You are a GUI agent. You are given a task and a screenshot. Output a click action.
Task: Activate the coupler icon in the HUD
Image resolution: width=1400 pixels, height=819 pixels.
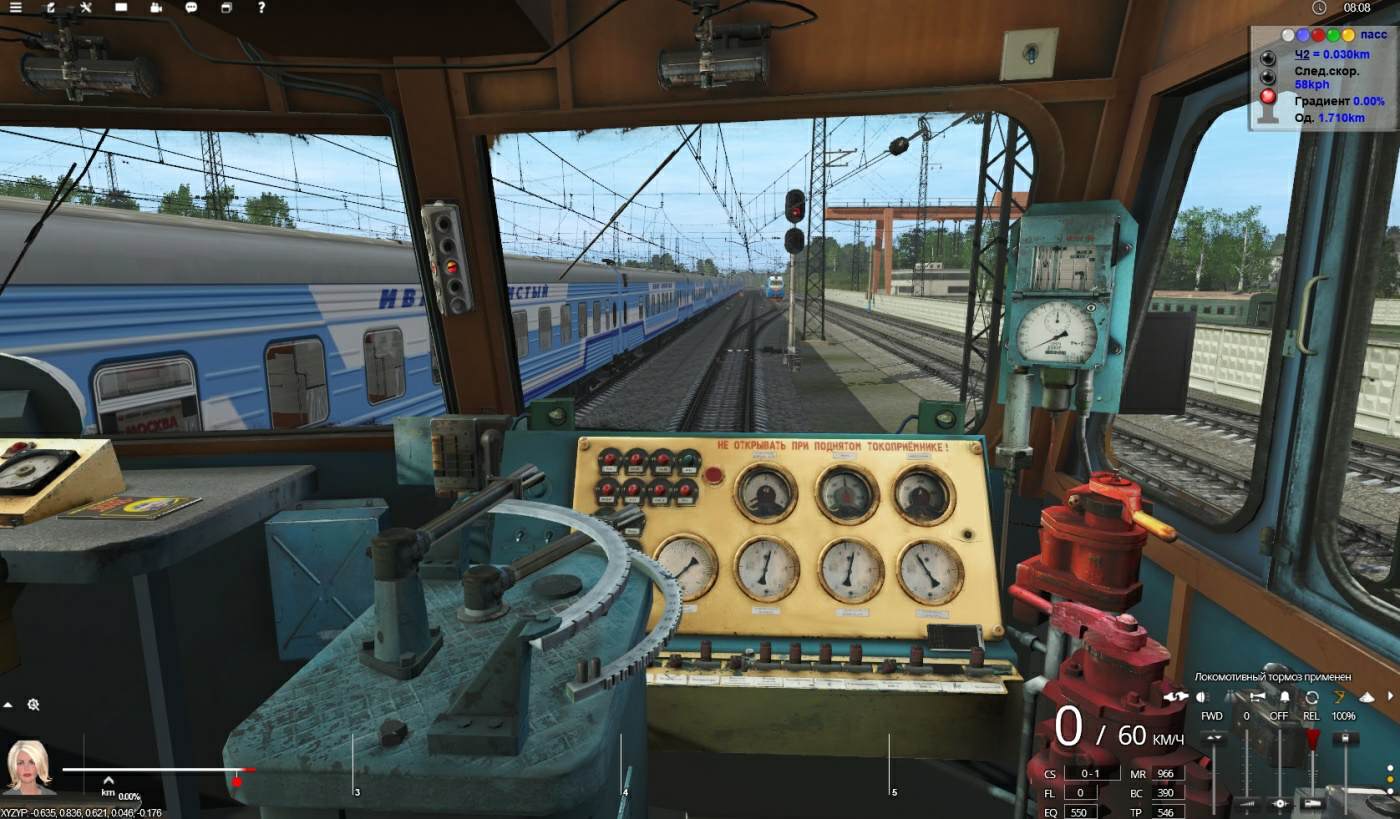pyautogui.click(x=1175, y=697)
